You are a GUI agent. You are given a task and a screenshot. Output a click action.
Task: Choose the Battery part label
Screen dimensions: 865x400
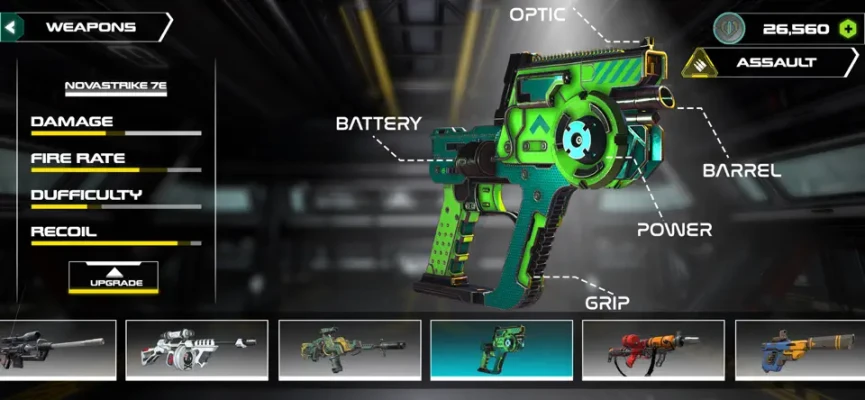tap(378, 124)
